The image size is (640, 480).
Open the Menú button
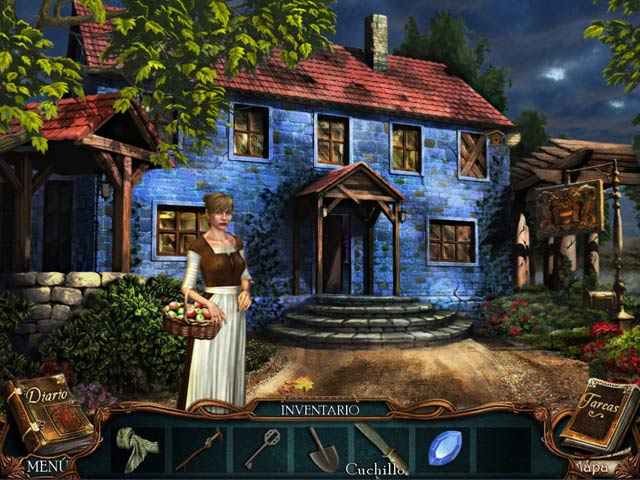pyautogui.click(x=47, y=466)
